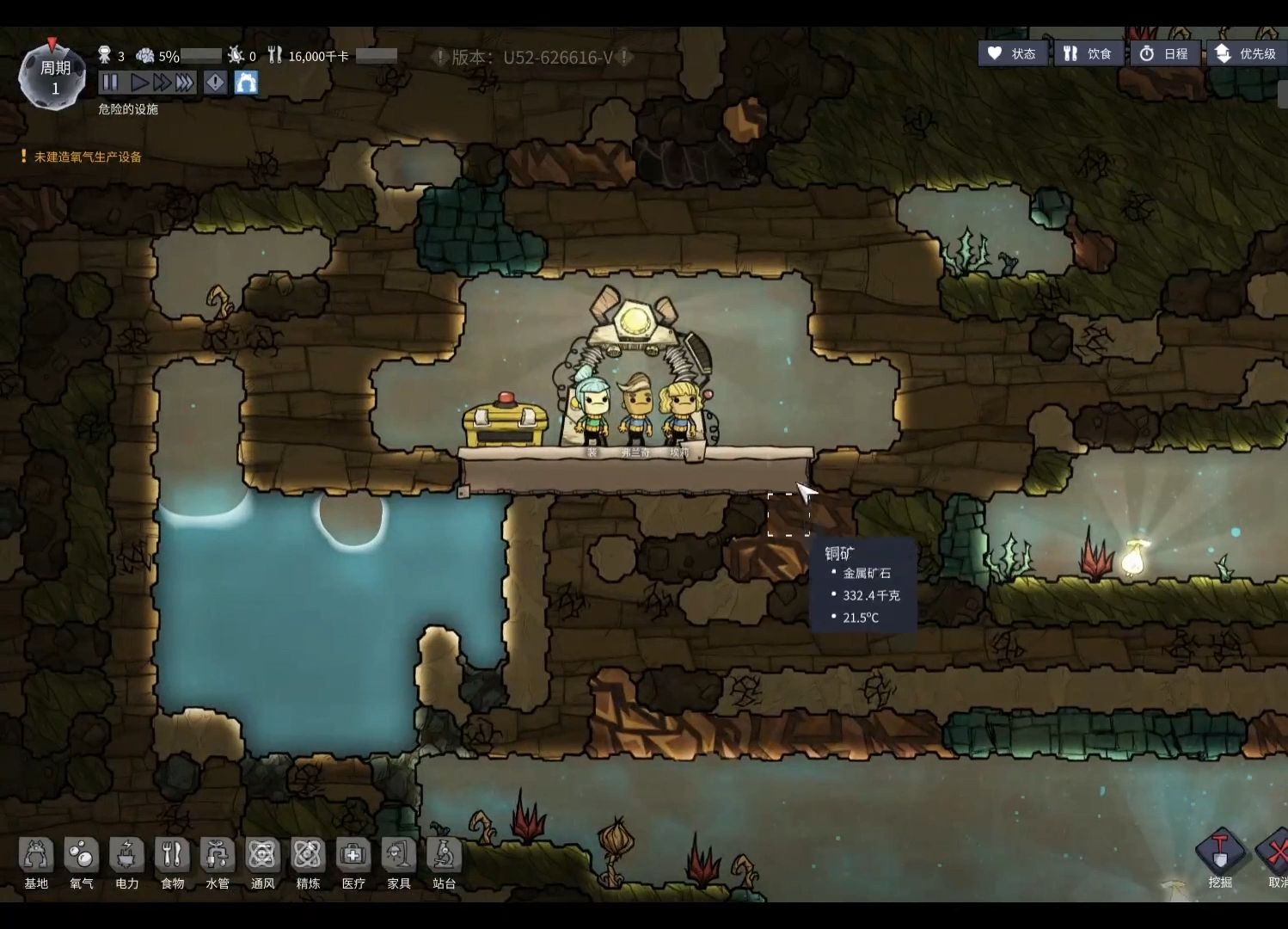Select the 挖掘 (Dig) tool
The image size is (1288, 929).
pyautogui.click(x=1220, y=858)
